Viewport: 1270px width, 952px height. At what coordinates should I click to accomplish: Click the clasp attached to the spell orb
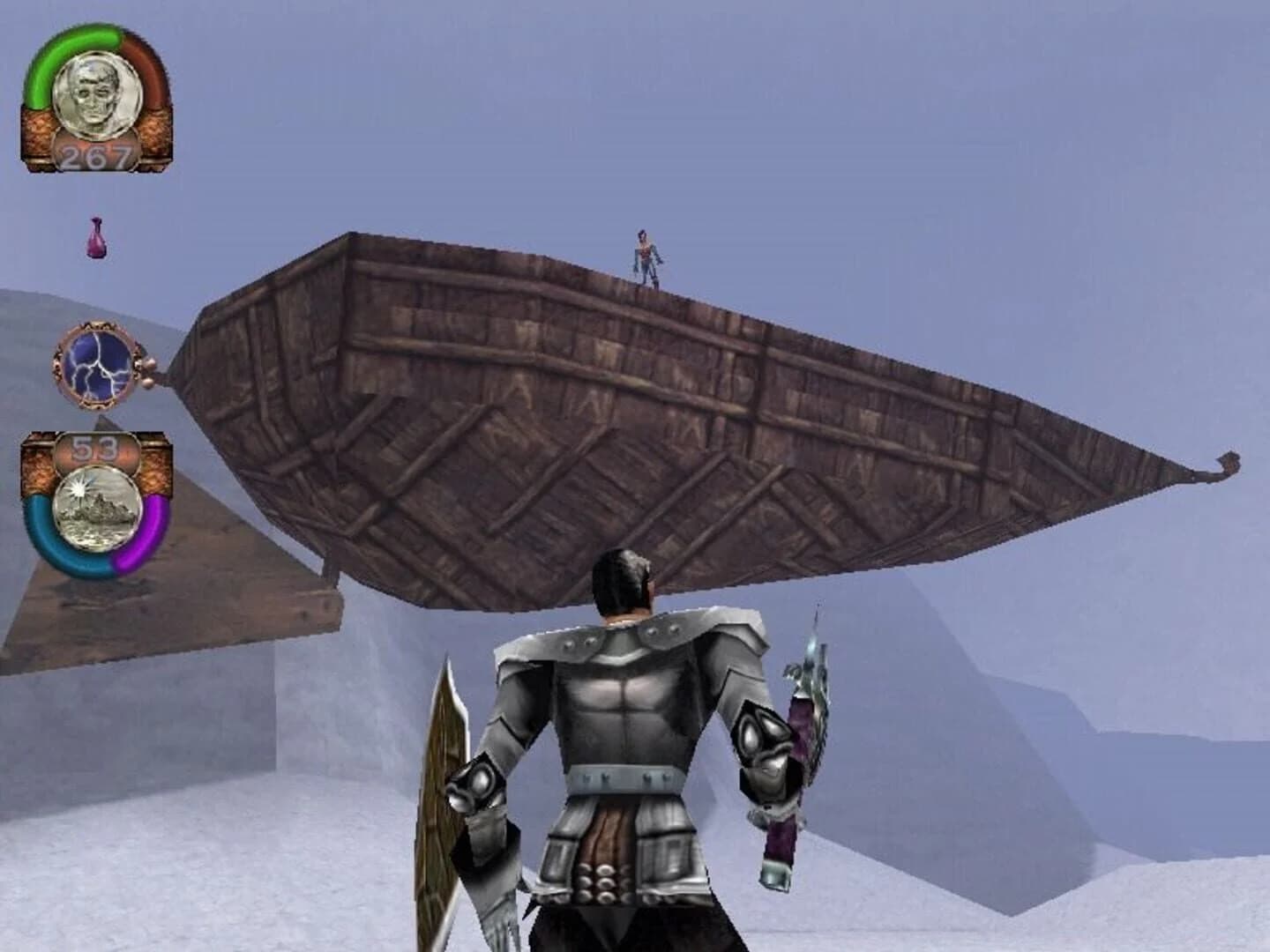(x=146, y=364)
